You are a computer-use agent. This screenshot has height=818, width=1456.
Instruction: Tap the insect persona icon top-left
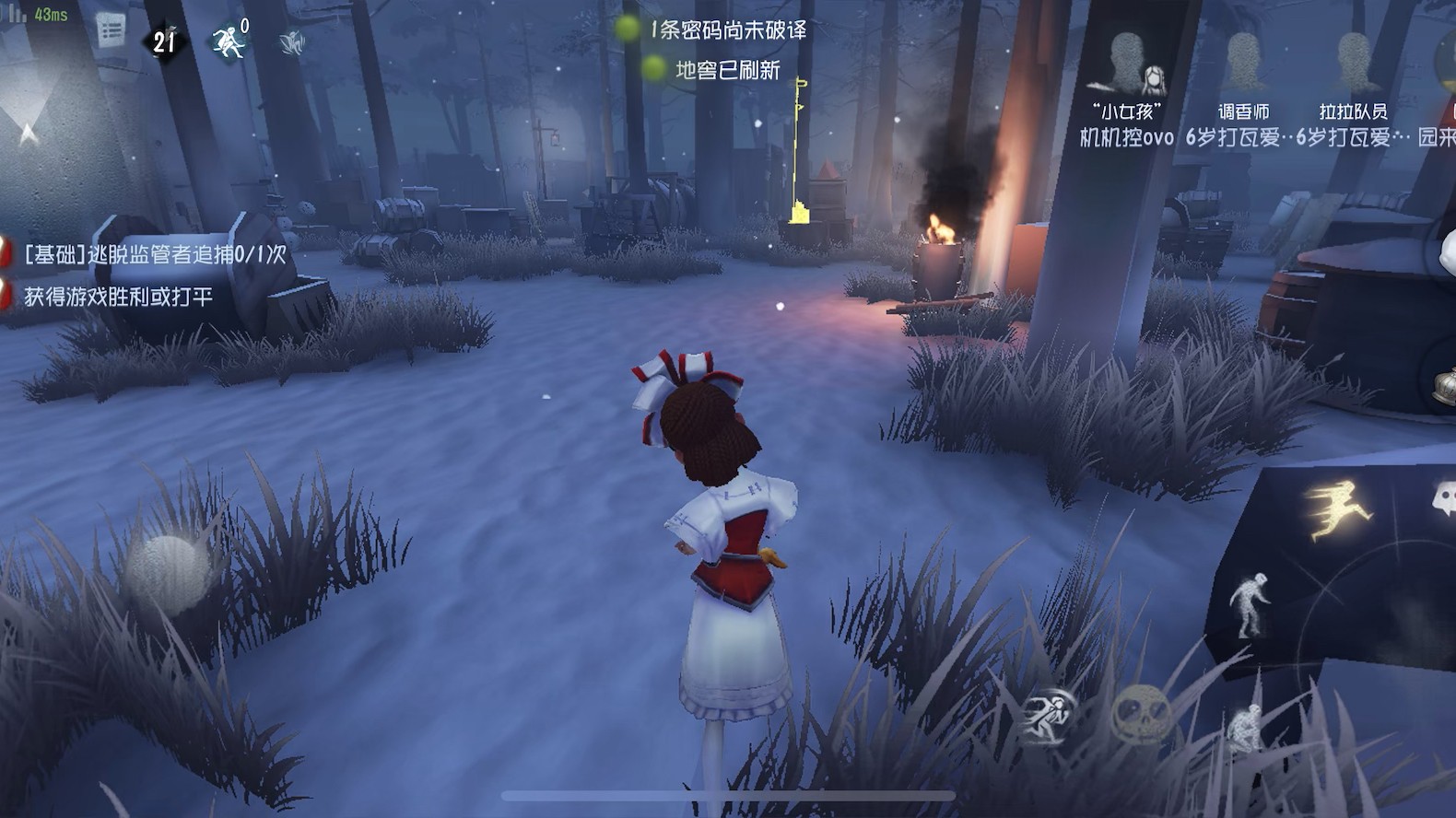[293, 41]
